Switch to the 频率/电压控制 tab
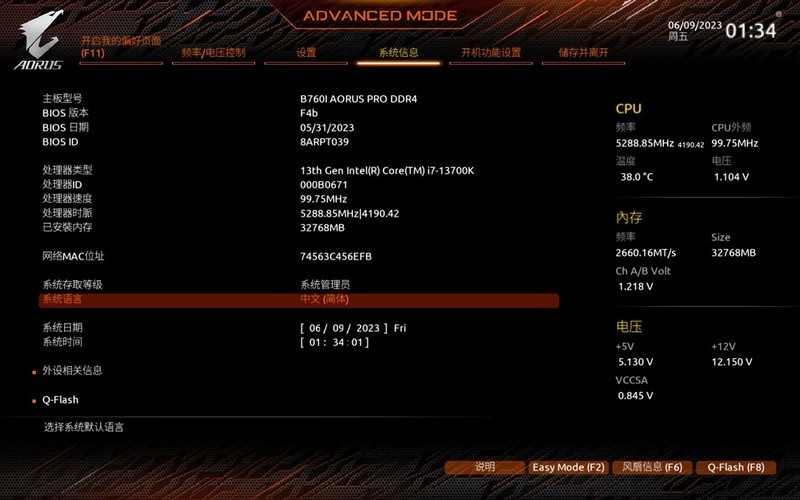The width and height of the screenshot is (800, 500). [213, 53]
